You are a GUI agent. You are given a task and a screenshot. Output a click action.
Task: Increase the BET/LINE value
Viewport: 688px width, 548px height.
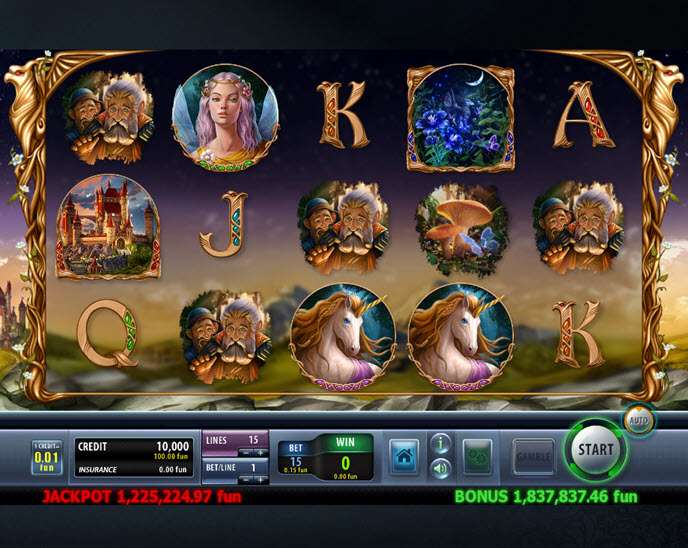pos(258,479)
